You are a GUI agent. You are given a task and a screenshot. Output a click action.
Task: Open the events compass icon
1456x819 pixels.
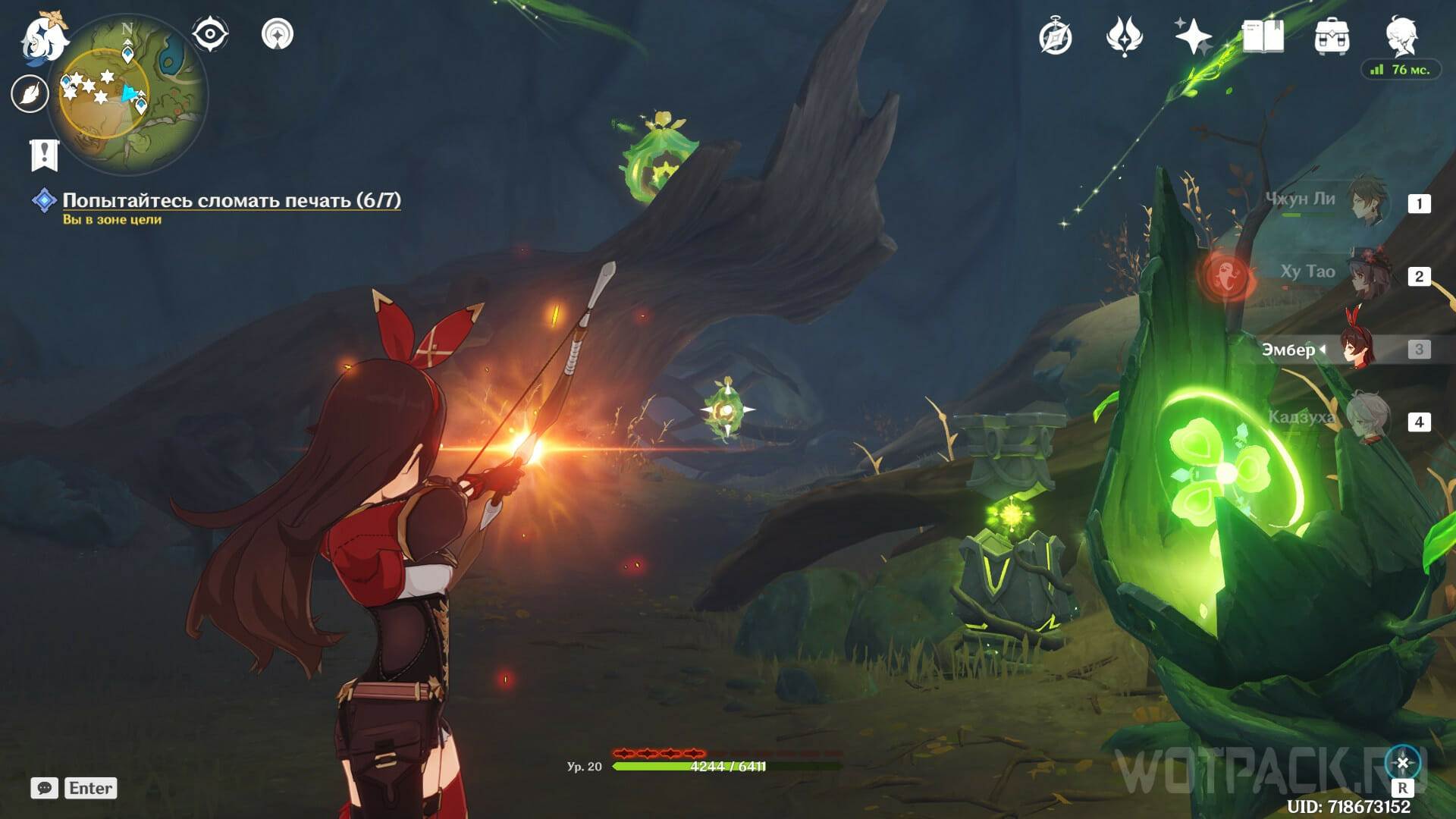coord(1056,37)
